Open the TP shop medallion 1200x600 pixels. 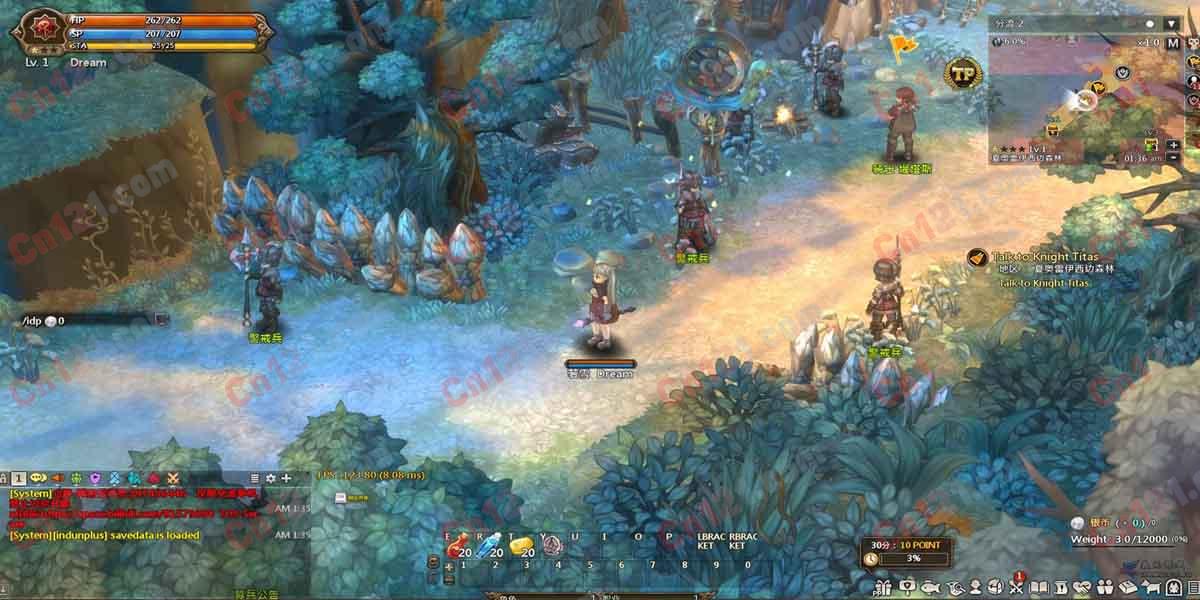coord(964,73)
